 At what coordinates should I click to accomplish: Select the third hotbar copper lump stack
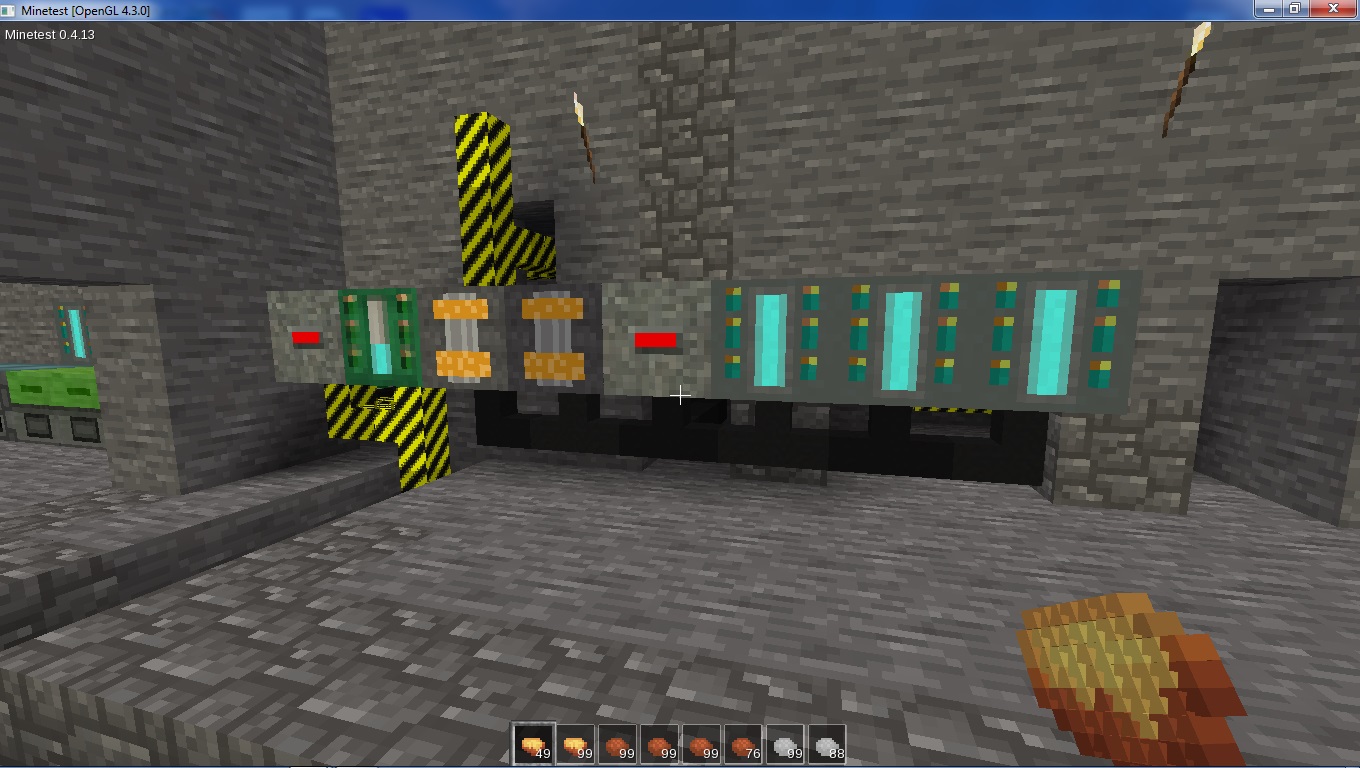click(618, 745)
